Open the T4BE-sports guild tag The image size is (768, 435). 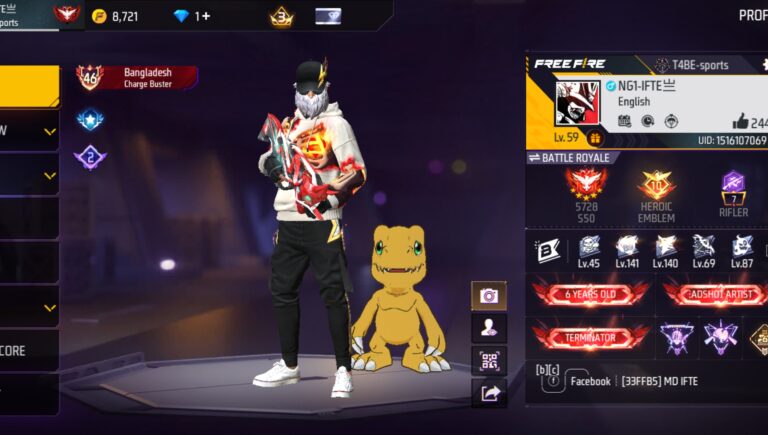click(x=692, y=65)
